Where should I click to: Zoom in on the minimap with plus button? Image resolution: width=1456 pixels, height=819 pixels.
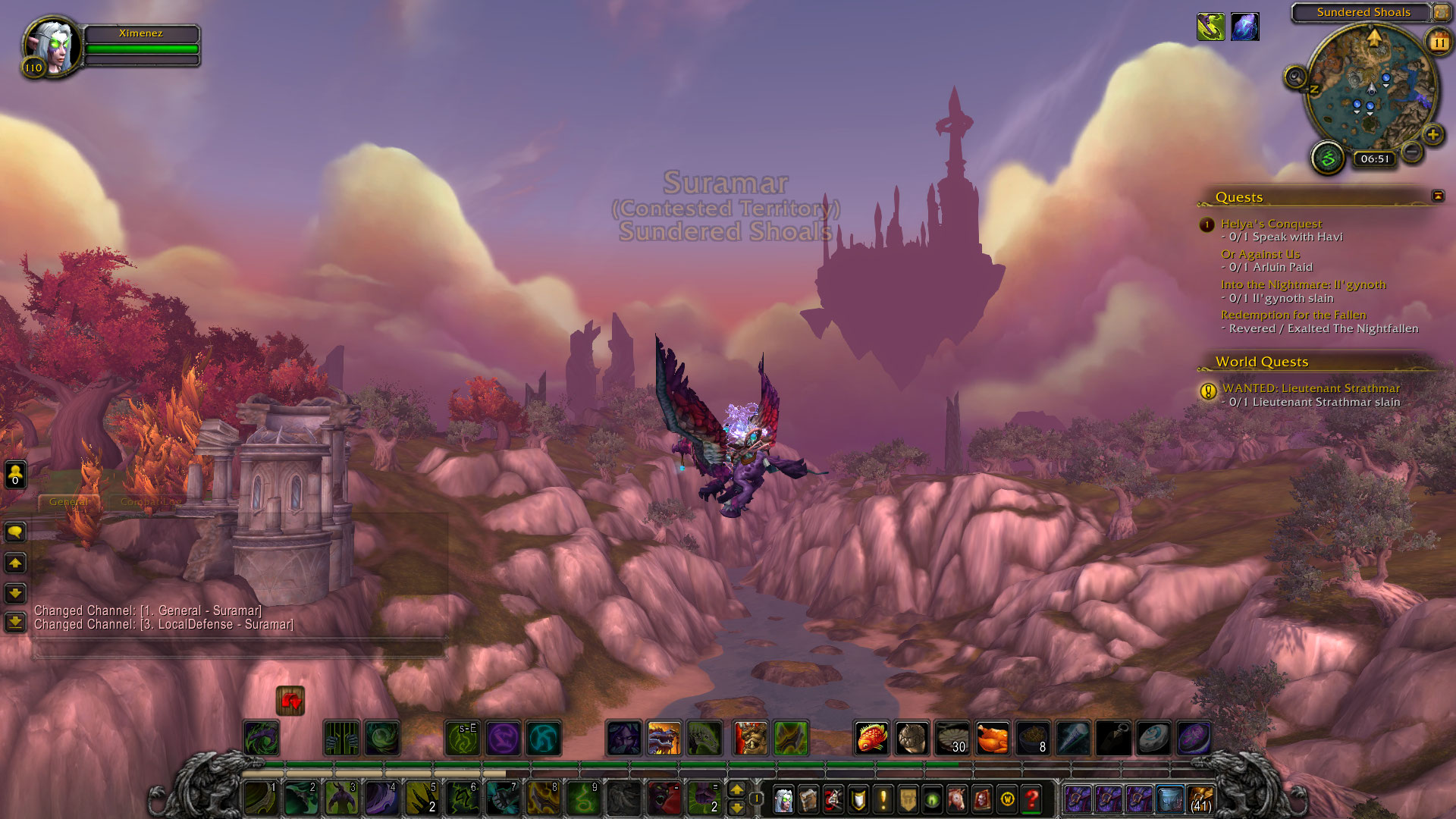tap(1432, 135)
